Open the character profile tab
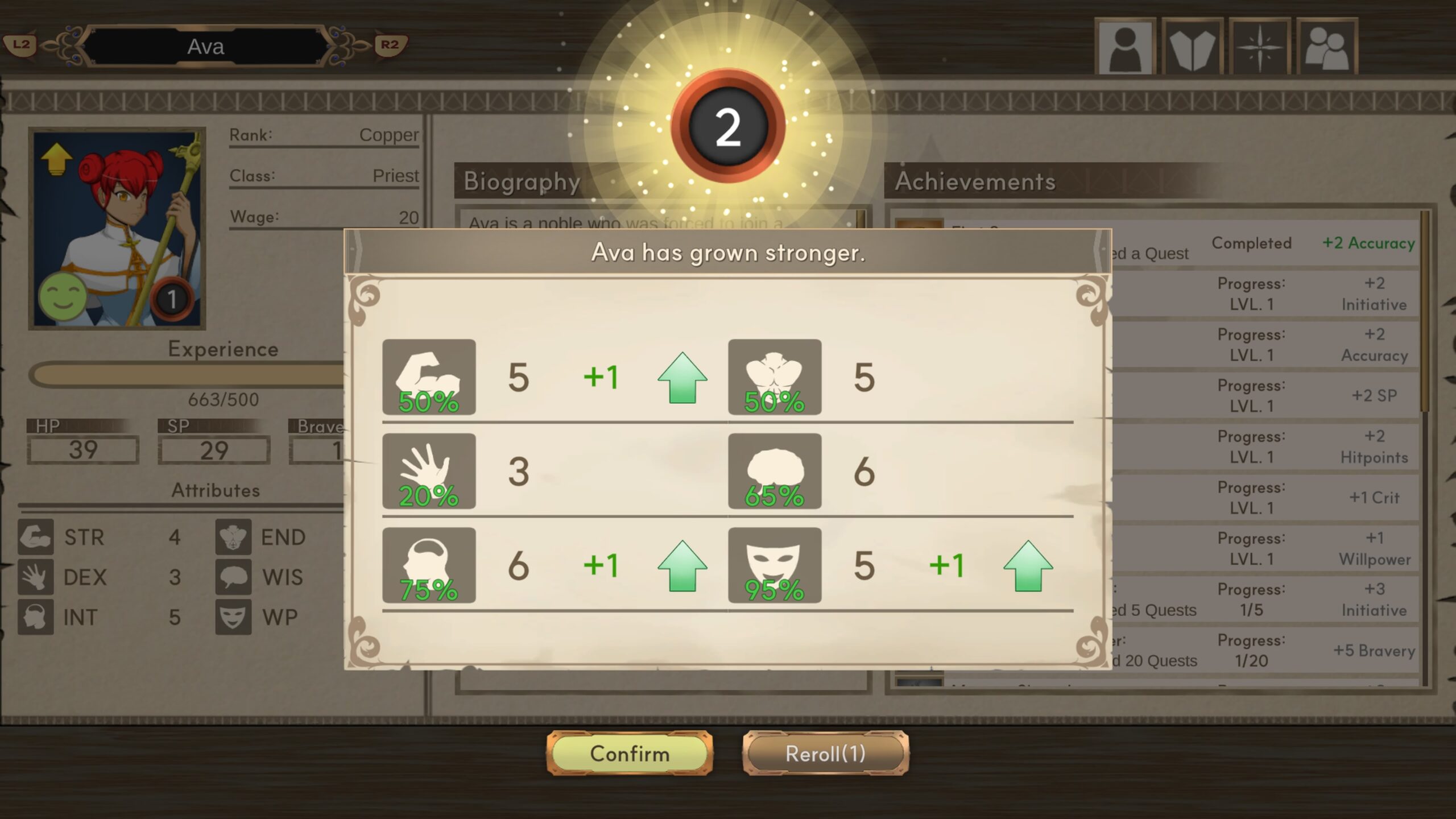1456x819 pixels. (1125, 47)
